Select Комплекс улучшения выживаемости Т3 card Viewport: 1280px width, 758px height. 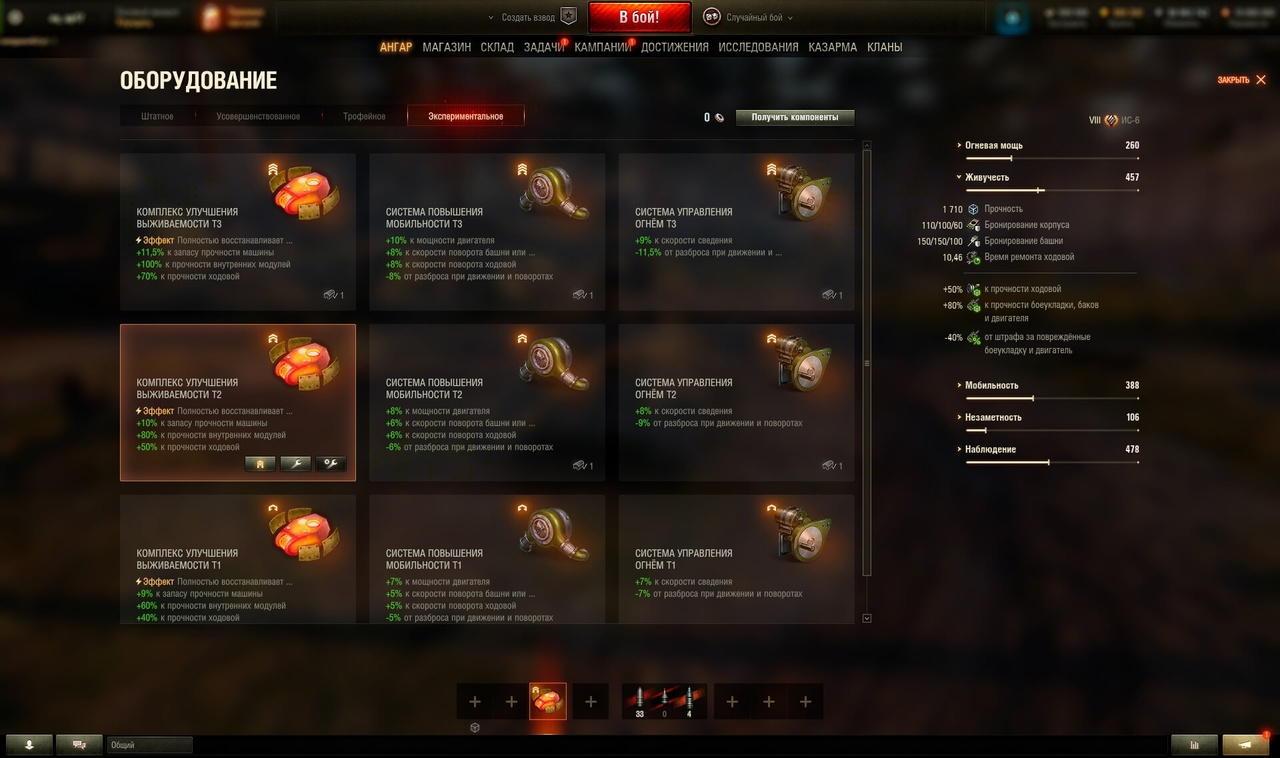[x=237, y=231]
